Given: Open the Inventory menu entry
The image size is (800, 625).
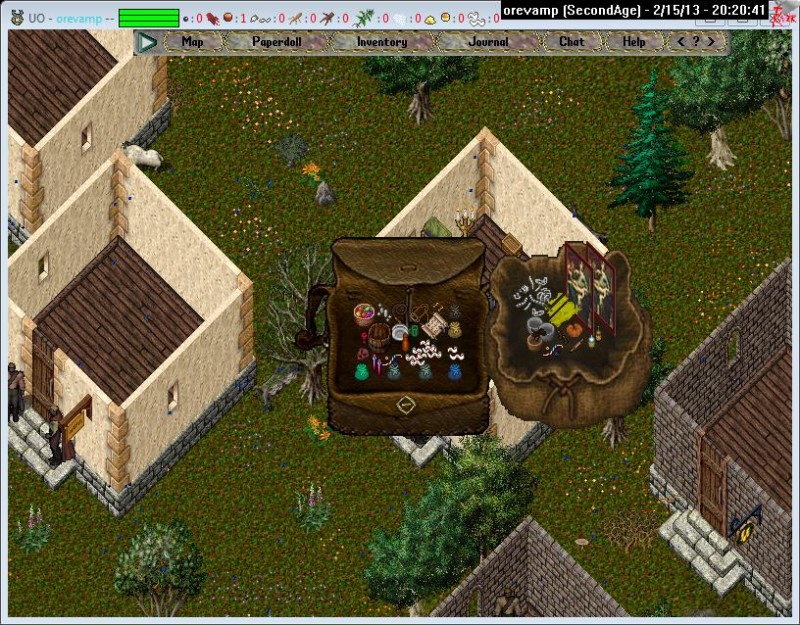Looking at the screenshot, I should [x=381, y=42].
